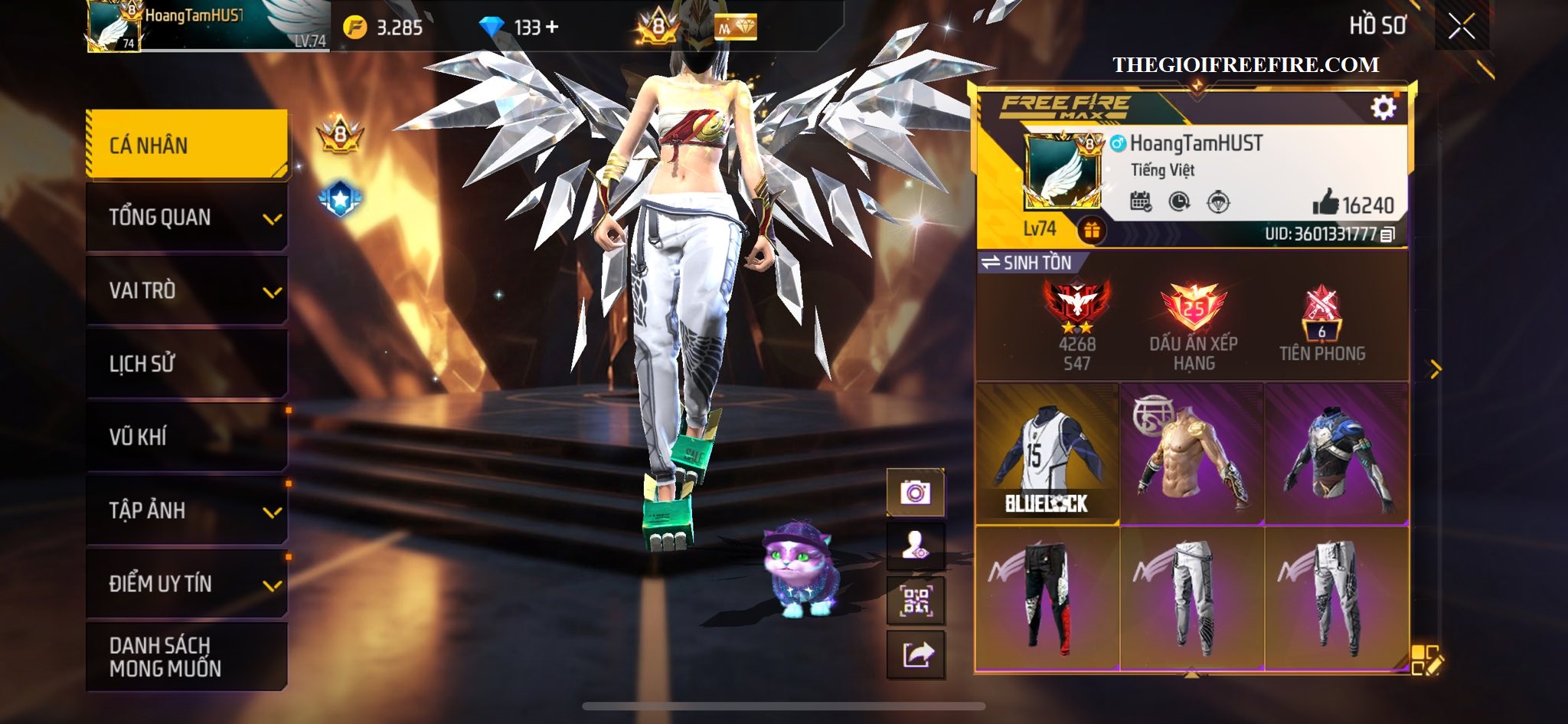Screen dimensions: 1568x724
Task: Select the Blue Lock jersey thumbnail
Action: tap(1047, 454)
